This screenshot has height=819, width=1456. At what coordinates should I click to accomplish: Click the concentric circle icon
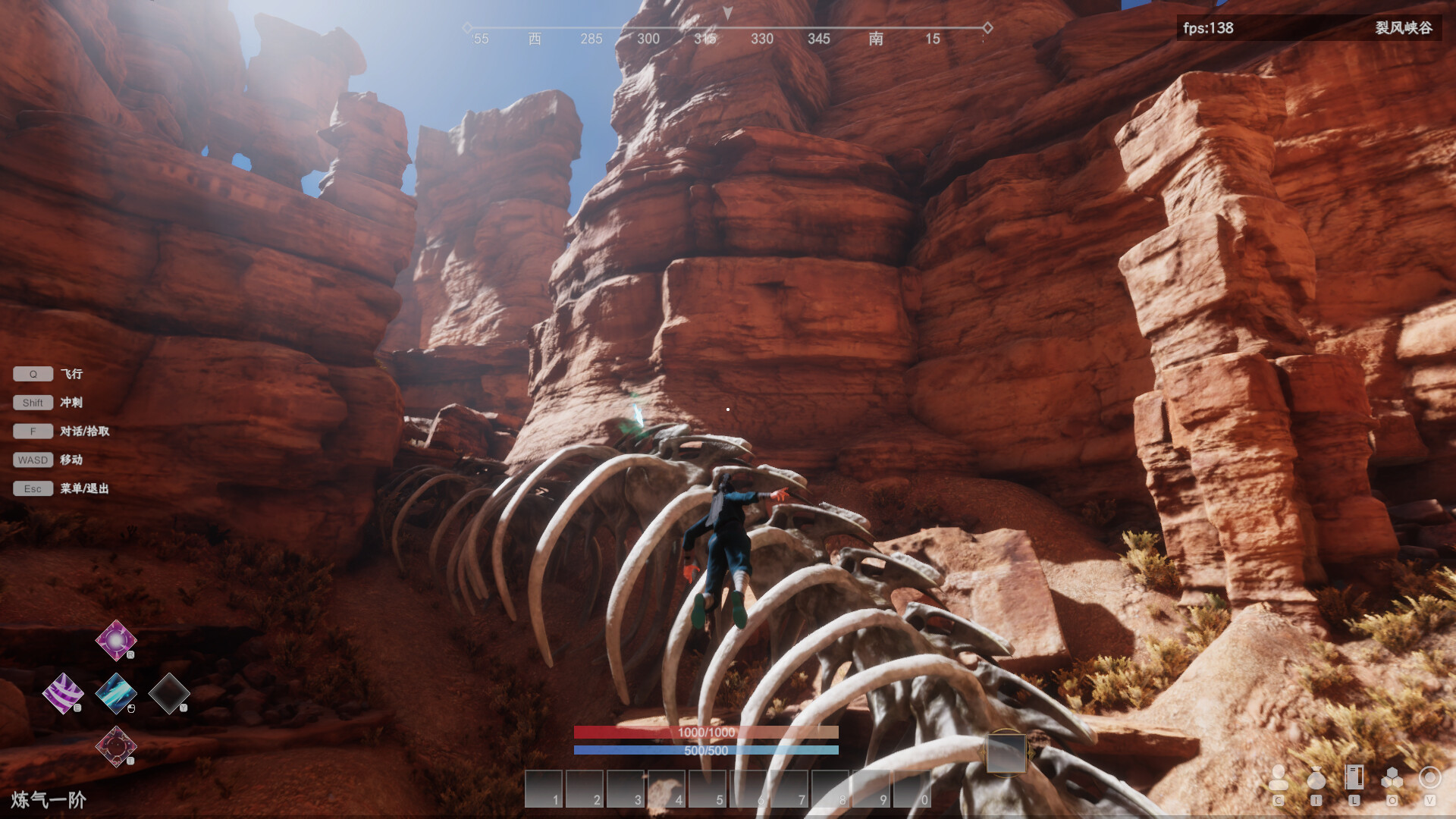point(1429,778)
